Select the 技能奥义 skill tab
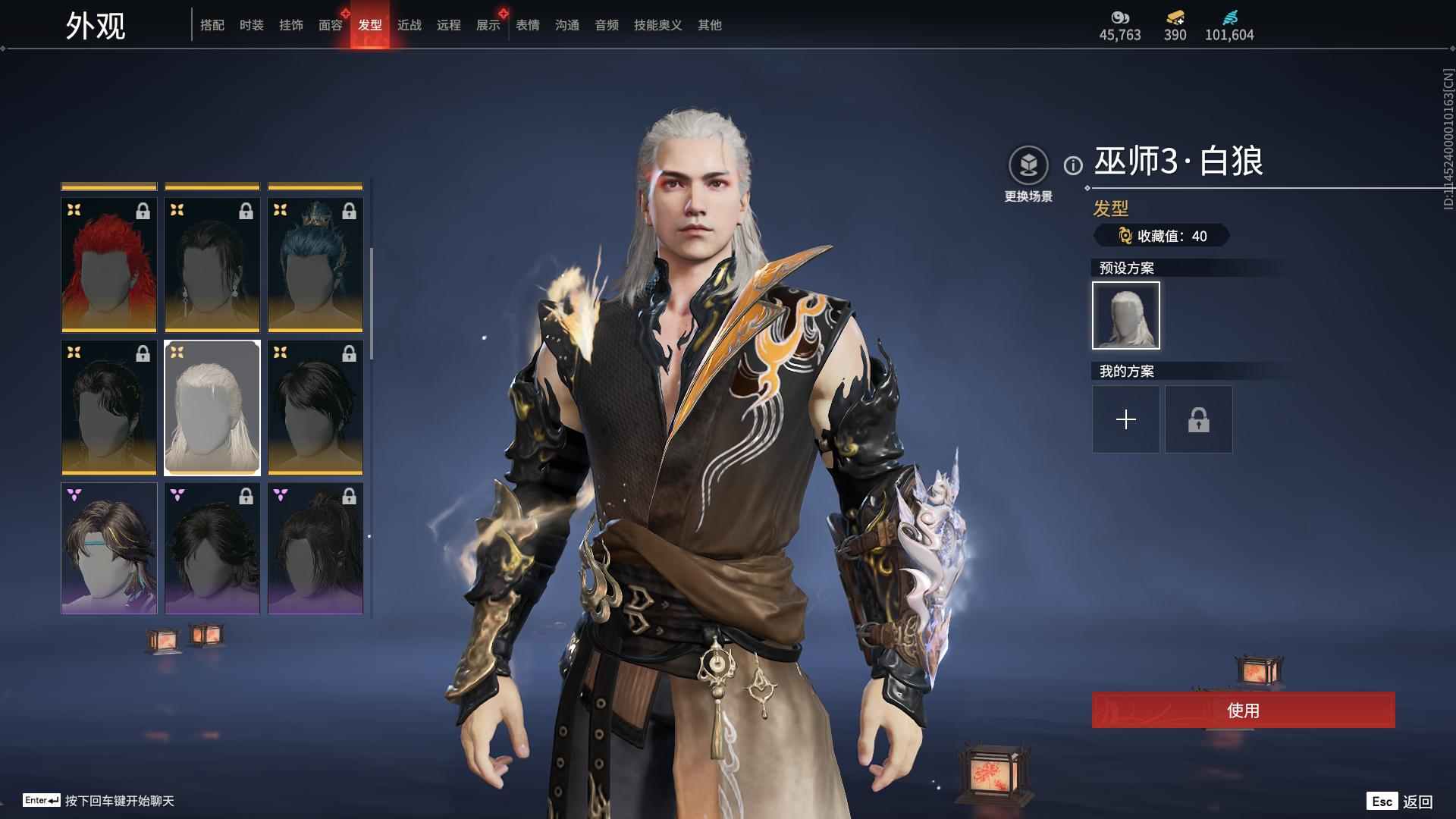The height and width of the screenshot is (819, 1456). [x=658, y=25]
